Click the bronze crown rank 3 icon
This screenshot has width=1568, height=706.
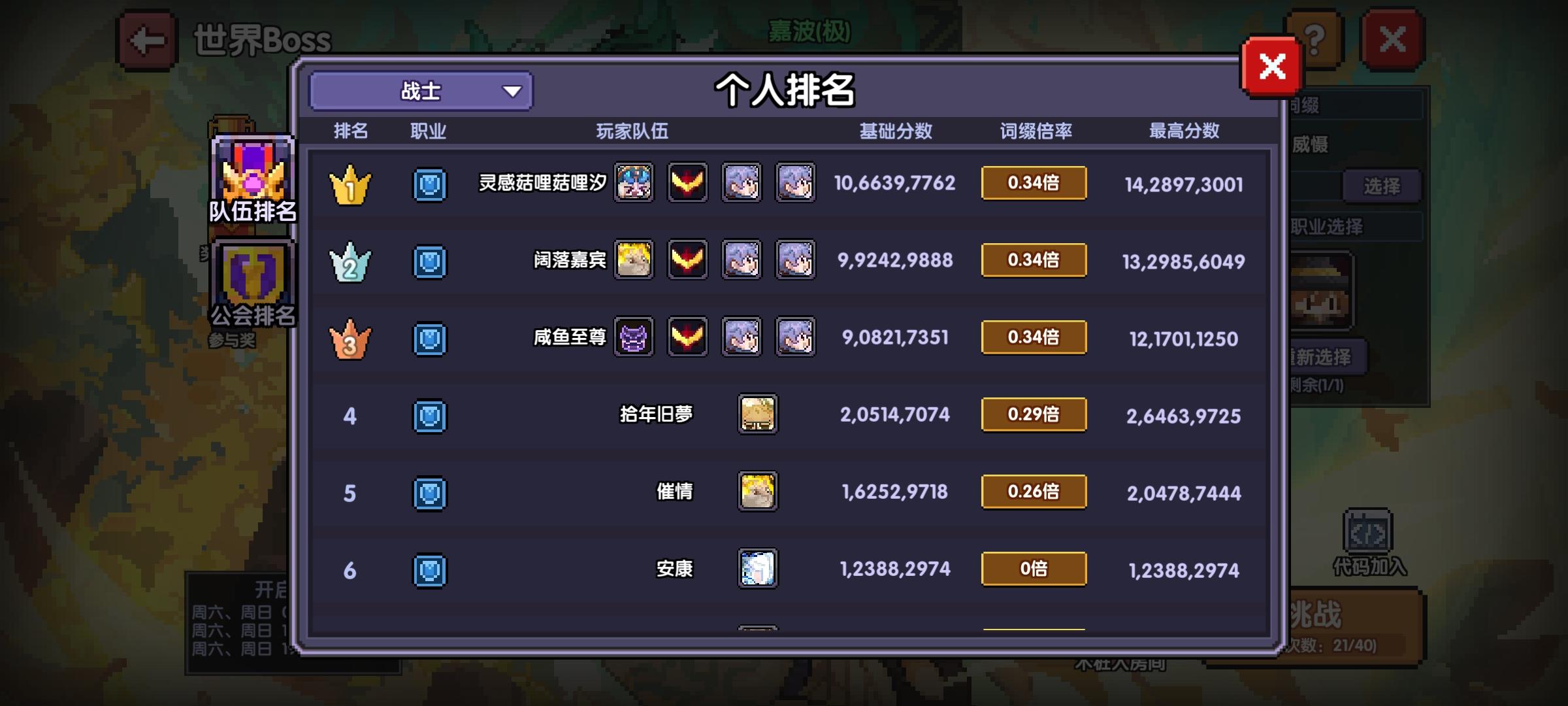click(x=351, y=338)
